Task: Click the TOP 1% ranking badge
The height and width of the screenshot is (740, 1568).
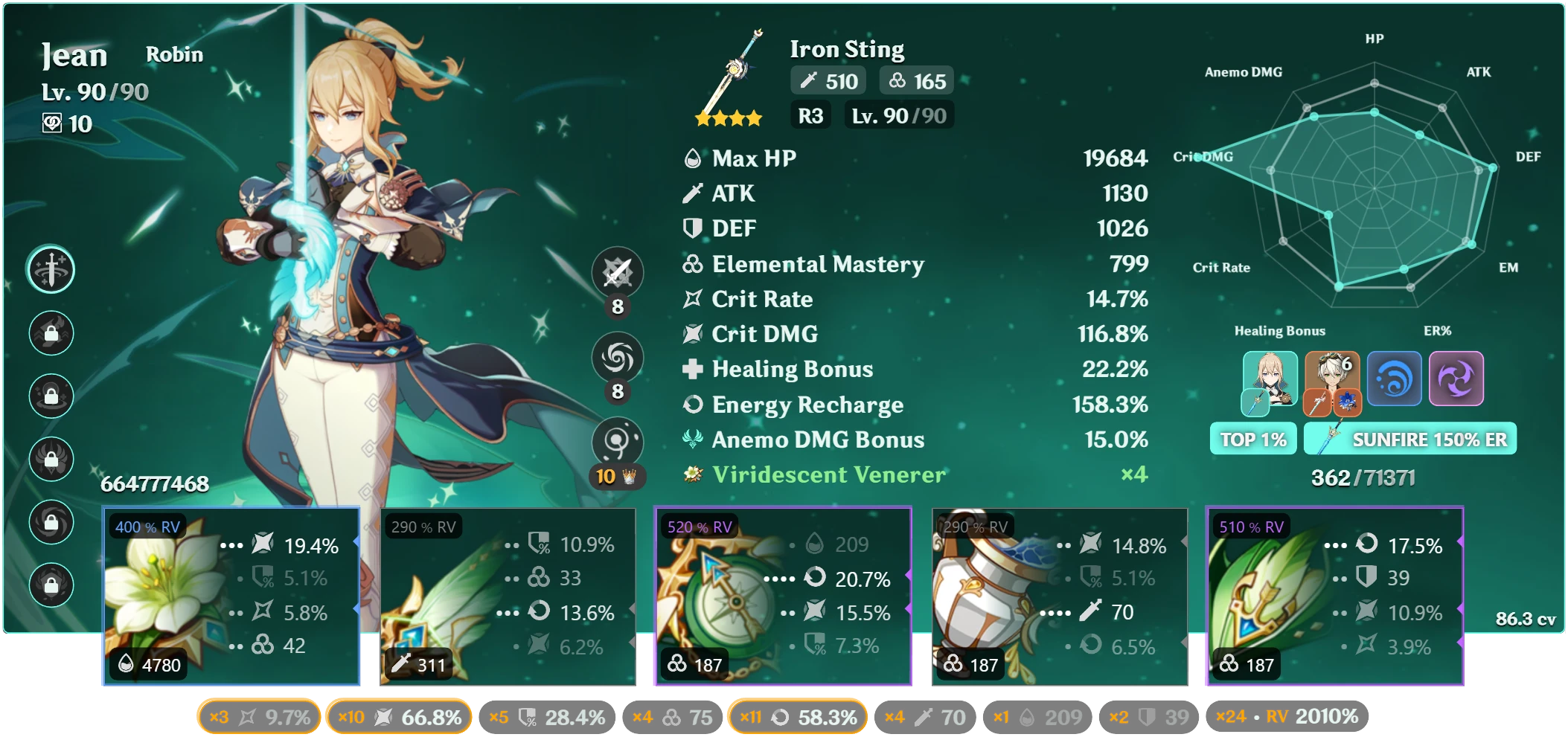Action: pyautogui.click(x=1252, y=440)
